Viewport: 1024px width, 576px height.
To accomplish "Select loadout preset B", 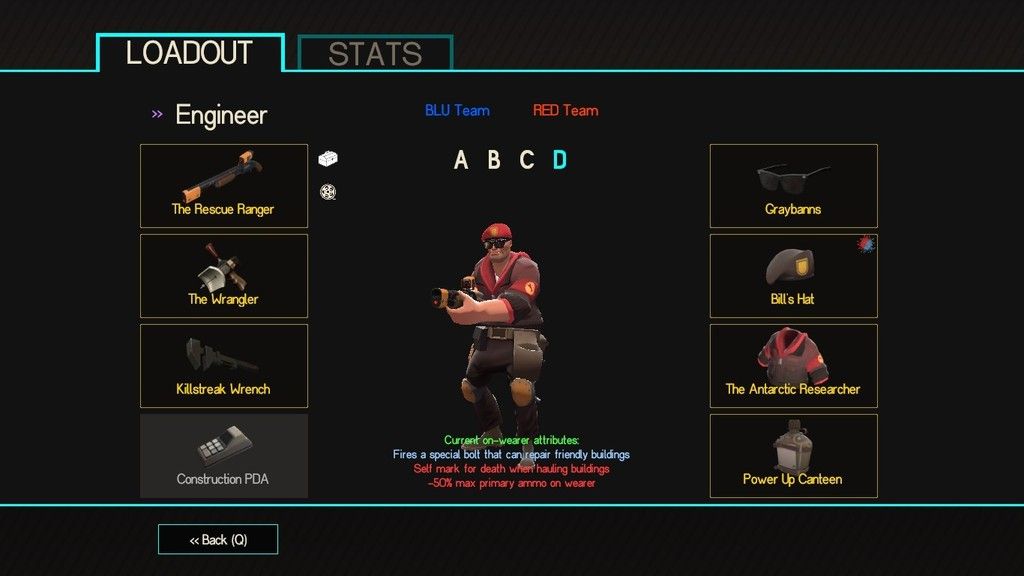I will click(x=494, y=160).
